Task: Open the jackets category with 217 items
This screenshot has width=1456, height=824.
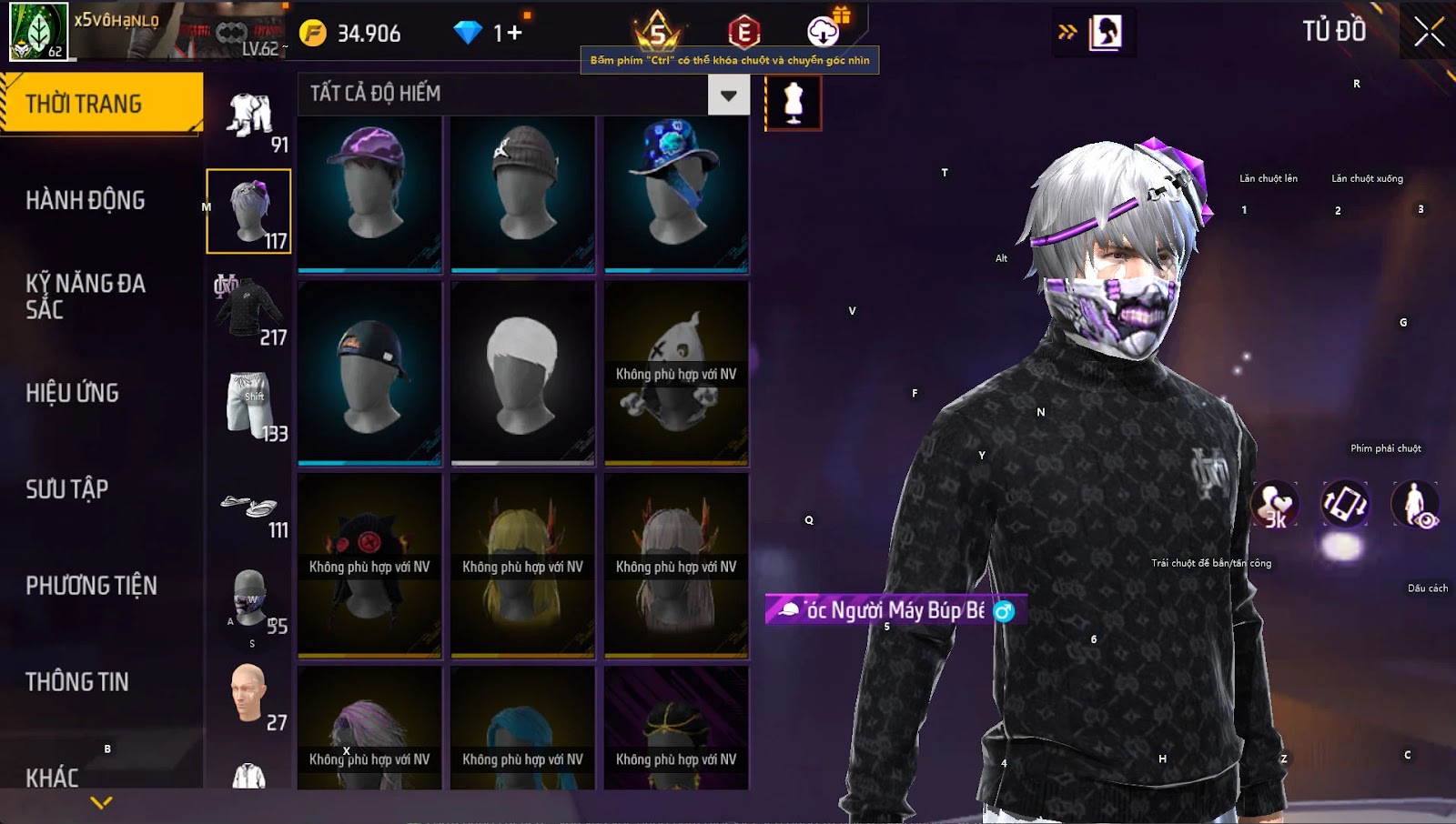Action: click(249, 309)
